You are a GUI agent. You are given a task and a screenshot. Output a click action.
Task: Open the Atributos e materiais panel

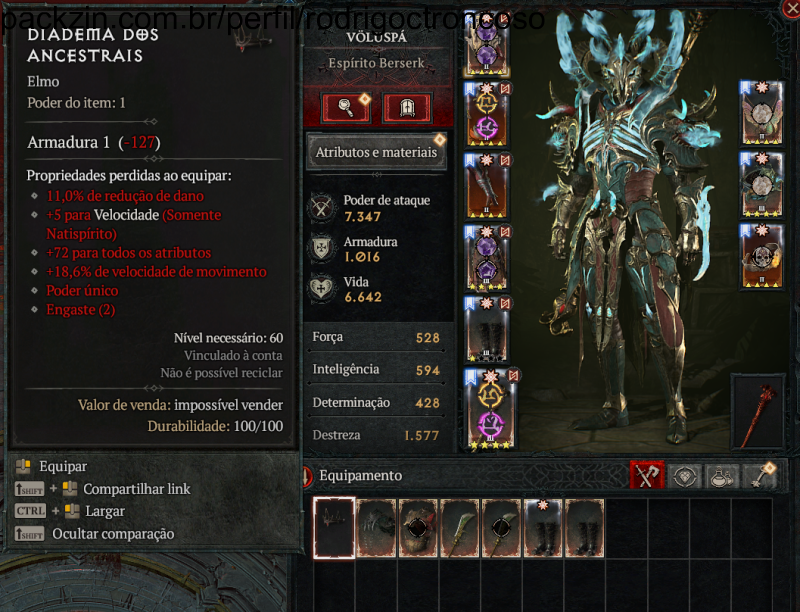[x=376, y=153]
